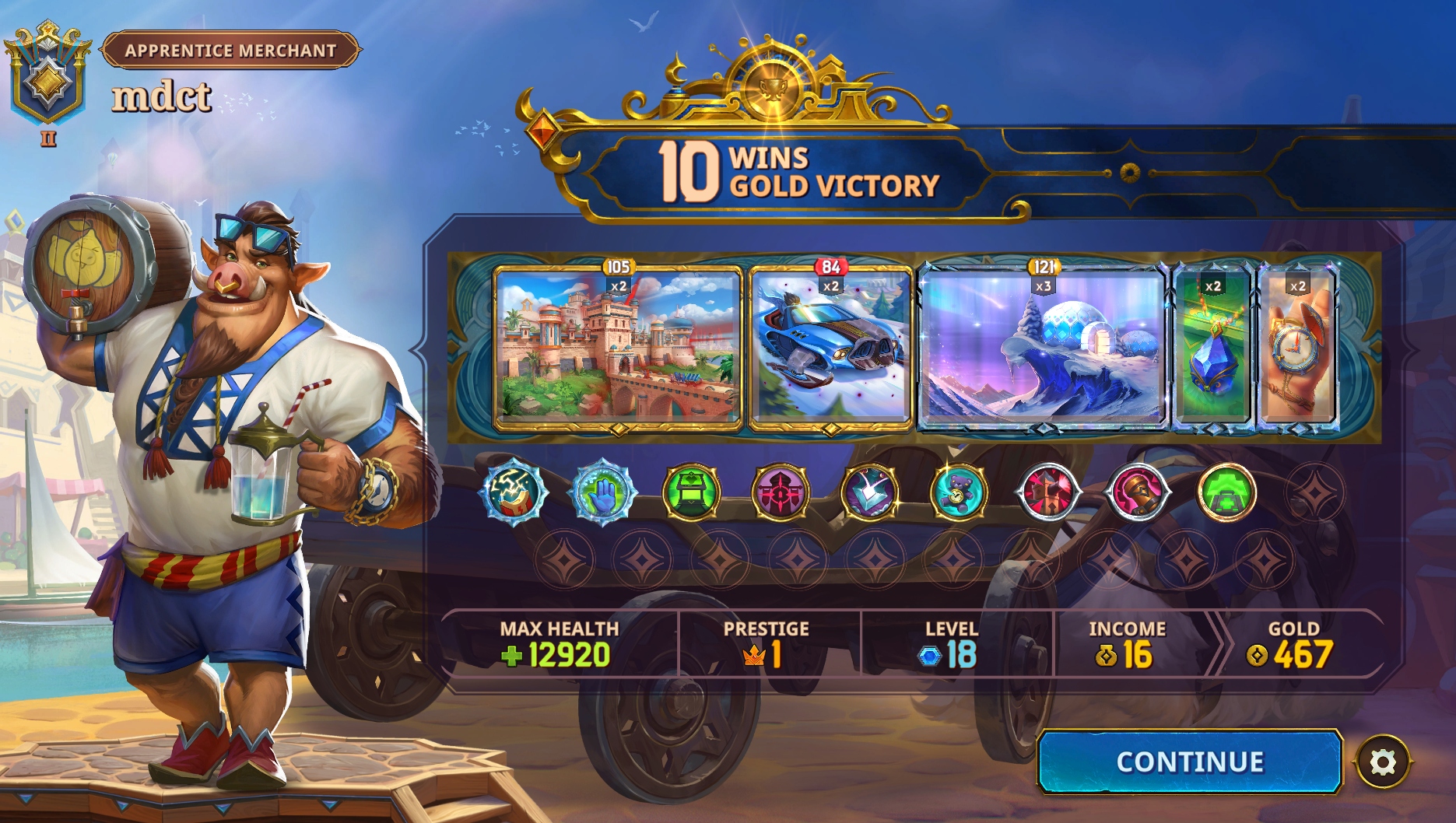Show the green cart skill details
Image resolution: width=1456 pixels, height=823 pixels.
[691, 492]
